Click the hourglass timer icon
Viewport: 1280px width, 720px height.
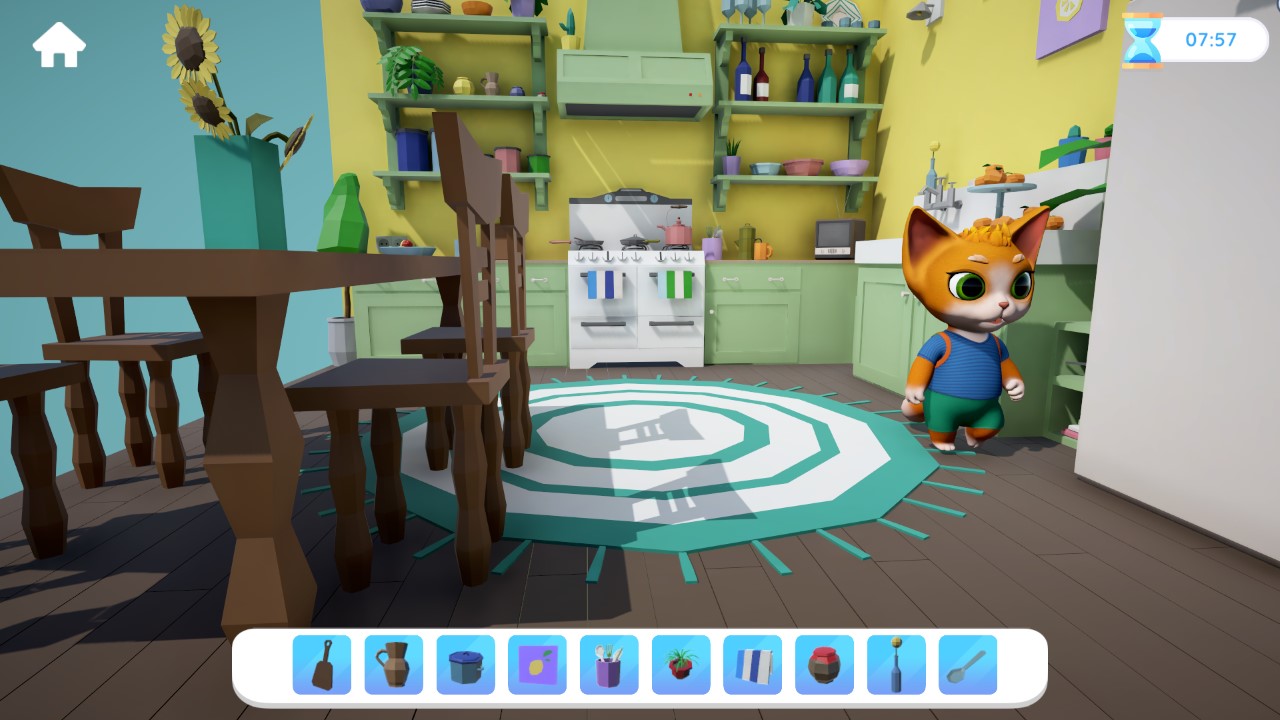click(x=1144, y=41)
